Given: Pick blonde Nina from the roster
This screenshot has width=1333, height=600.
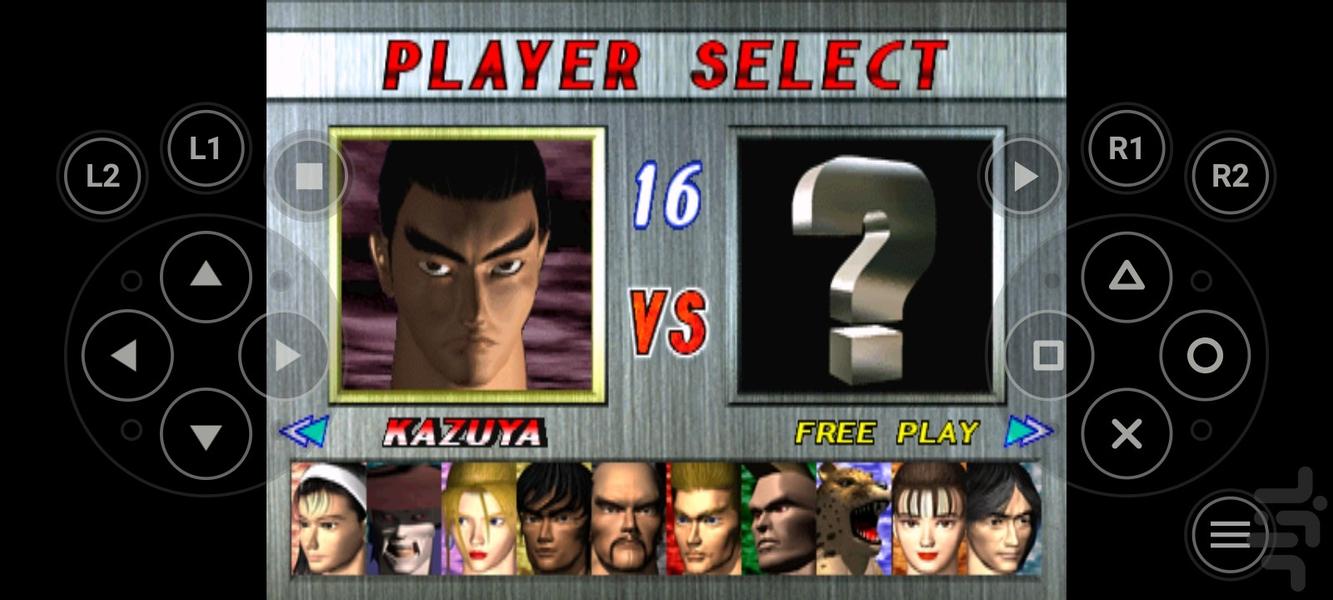Looking at the screenshot, I should (479, 519).
